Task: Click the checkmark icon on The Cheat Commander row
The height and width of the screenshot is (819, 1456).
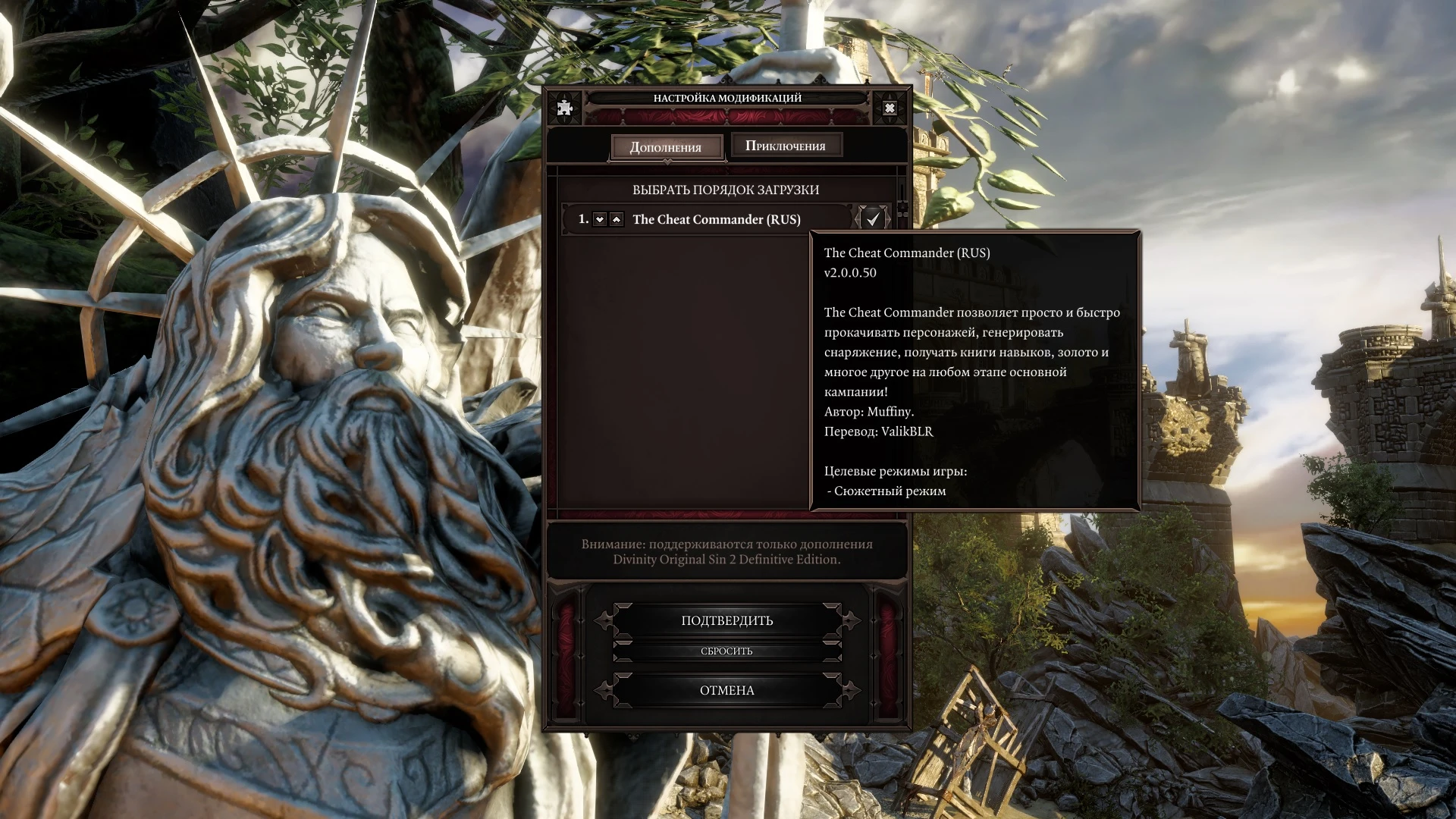Action: 872,219
